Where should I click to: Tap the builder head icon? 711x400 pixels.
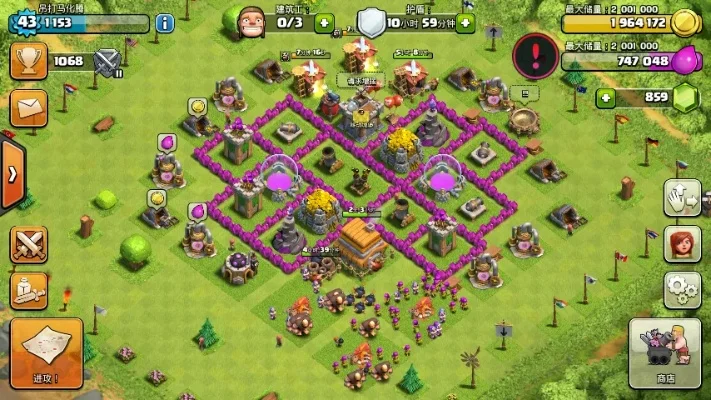point(253,20)
